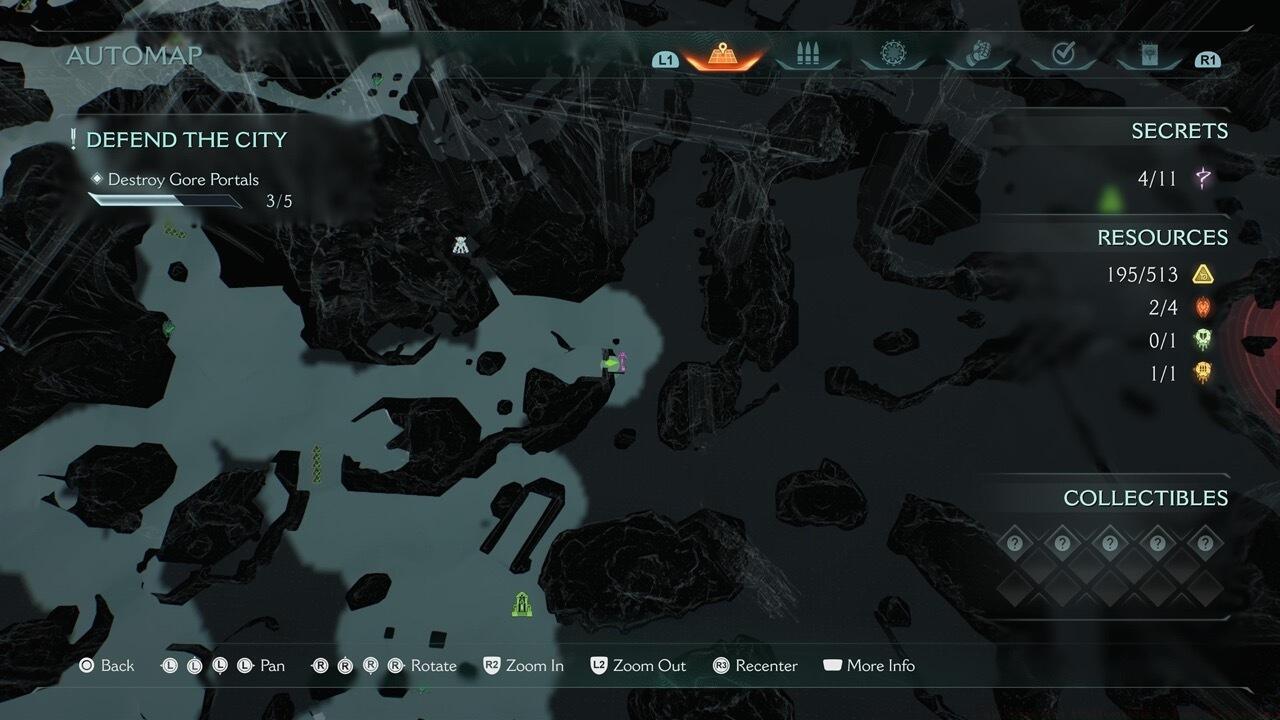Open the COLLECTIBLES section header
The height and width of the screenshot is (720, 1280).
click(x=1143, y=497)
